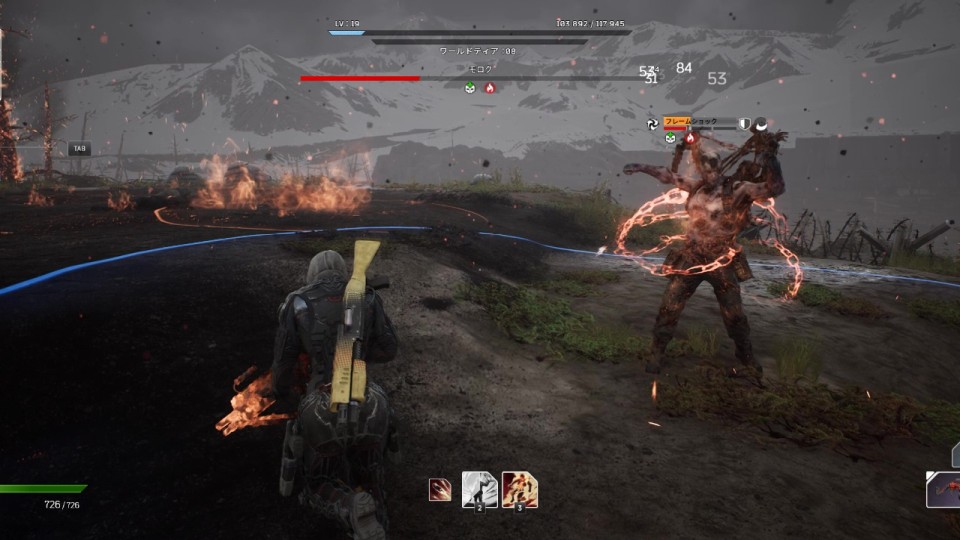Viewport: 960px width, 540px height.
Task: Activate the small red claw slash skill
Action: [x=439, y=490]
